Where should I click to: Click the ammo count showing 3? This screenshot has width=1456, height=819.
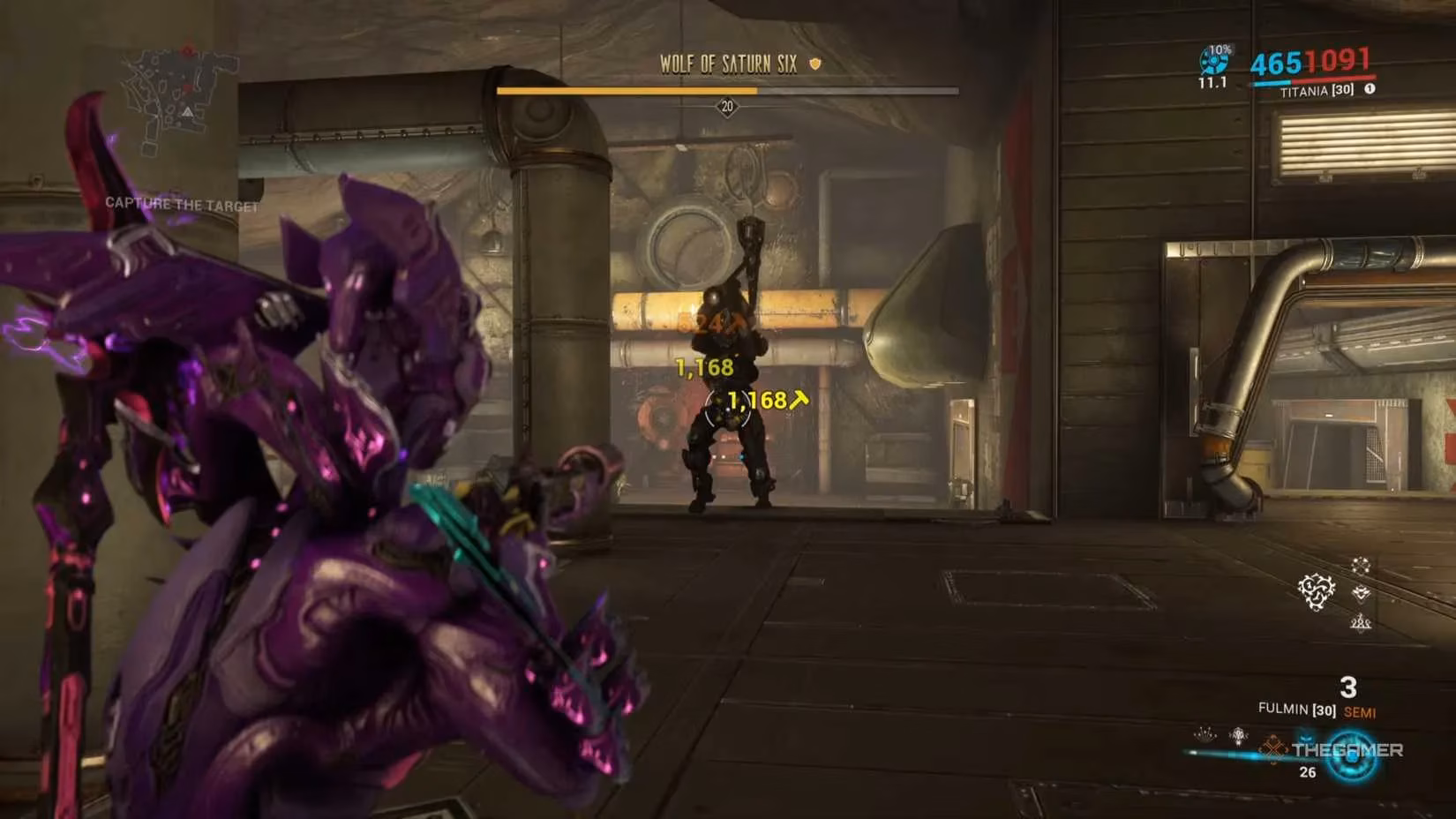pos(1348,687)
